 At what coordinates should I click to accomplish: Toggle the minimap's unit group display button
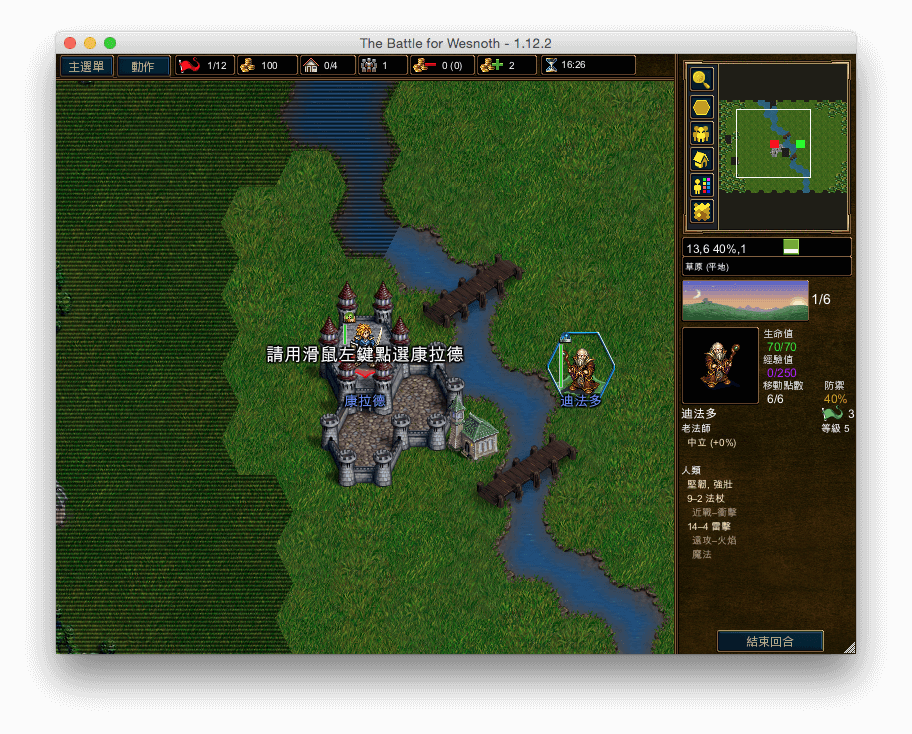(x=702, y=133)
